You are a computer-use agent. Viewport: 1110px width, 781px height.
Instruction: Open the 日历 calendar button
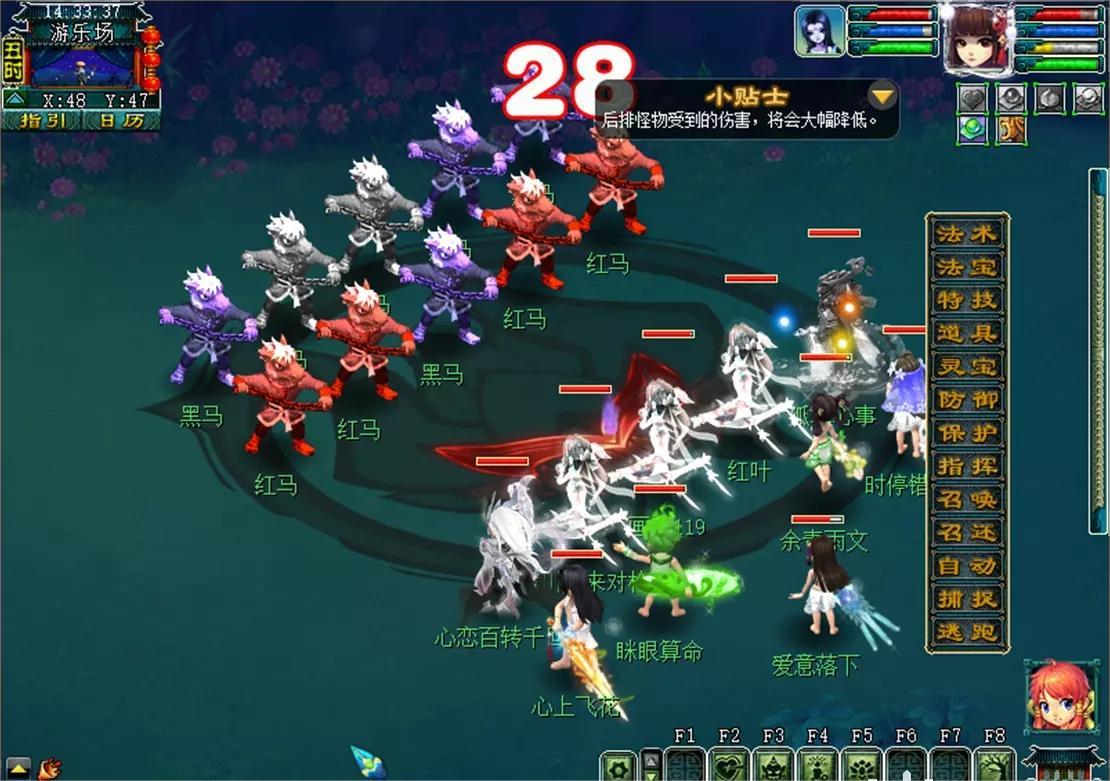(121, 120)
